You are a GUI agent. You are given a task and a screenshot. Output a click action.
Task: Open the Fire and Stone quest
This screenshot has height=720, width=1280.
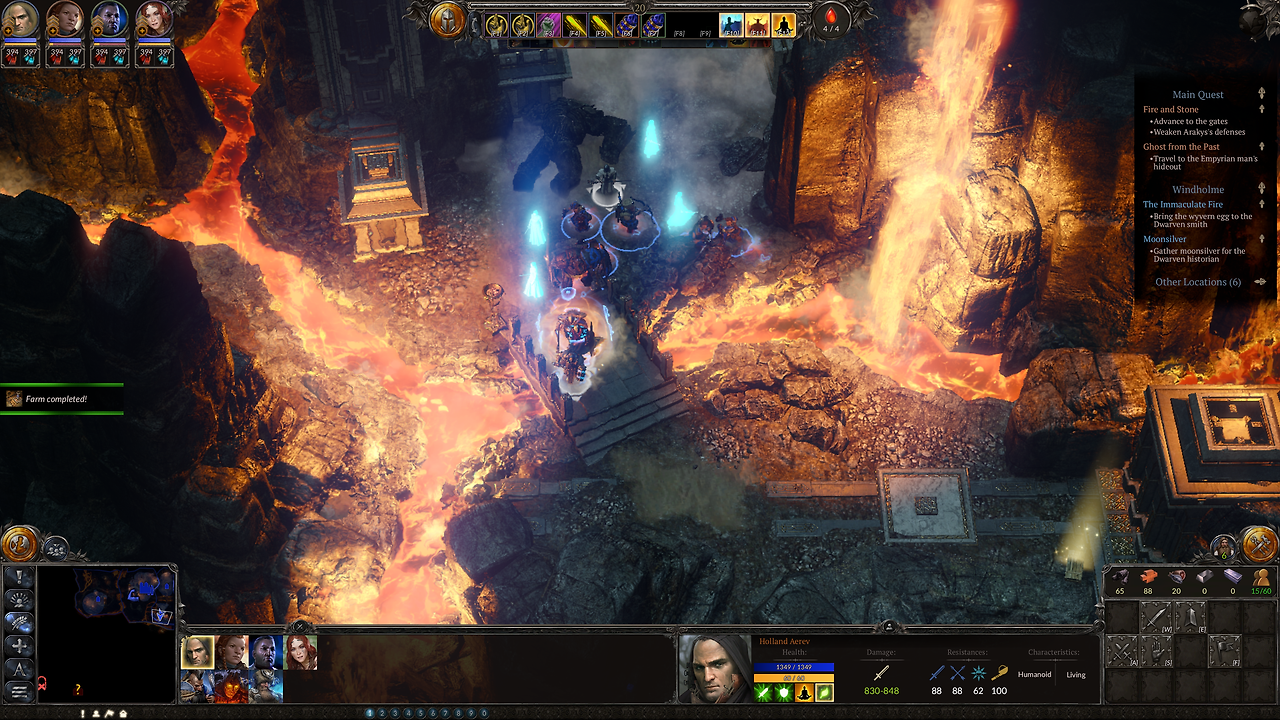tap(1170, 109)
